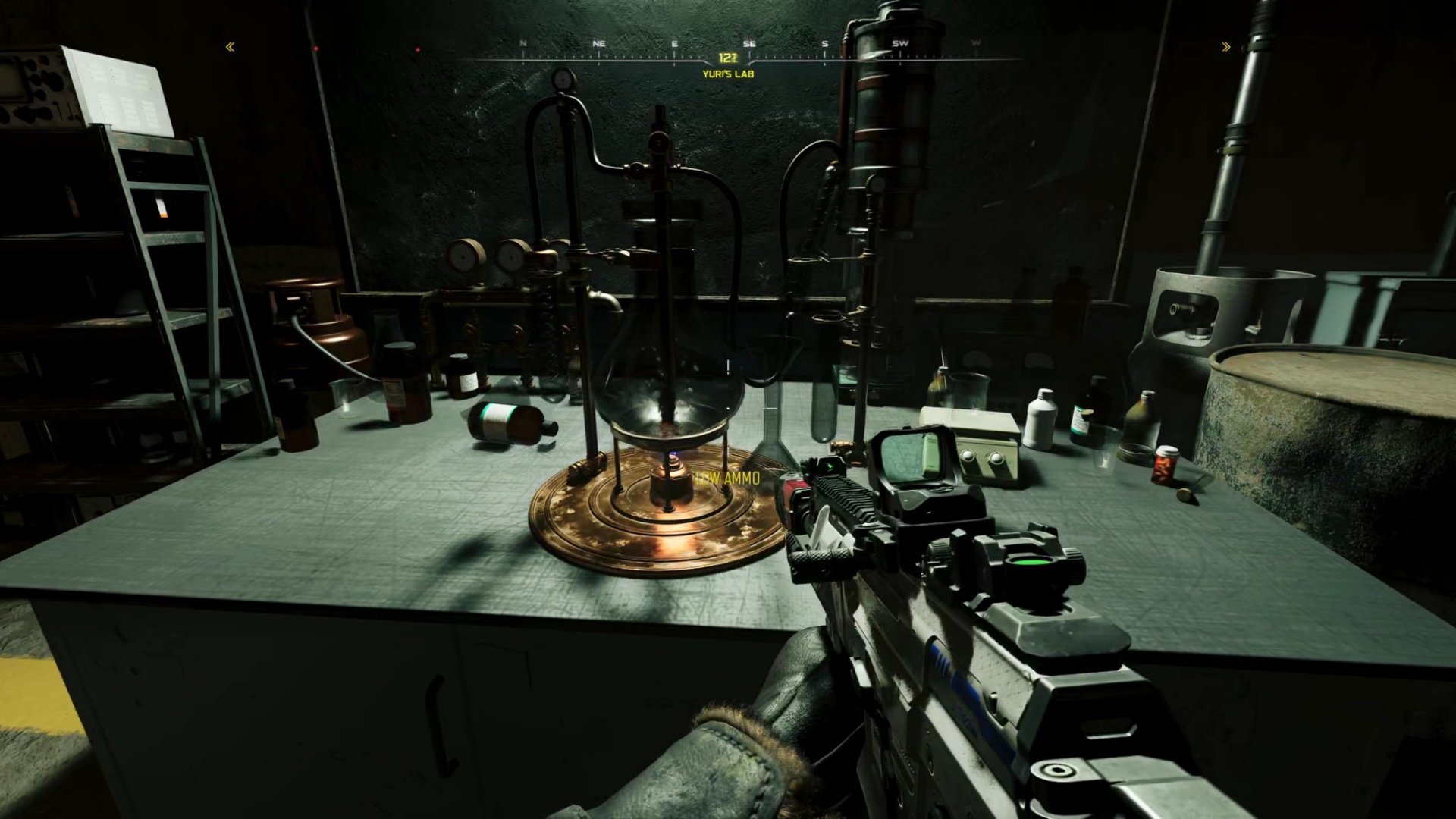The height and width of the screenshot is (819, 1456).
Task: Click the right double-chevron HUD arrow
Action: pos(1226,47)
